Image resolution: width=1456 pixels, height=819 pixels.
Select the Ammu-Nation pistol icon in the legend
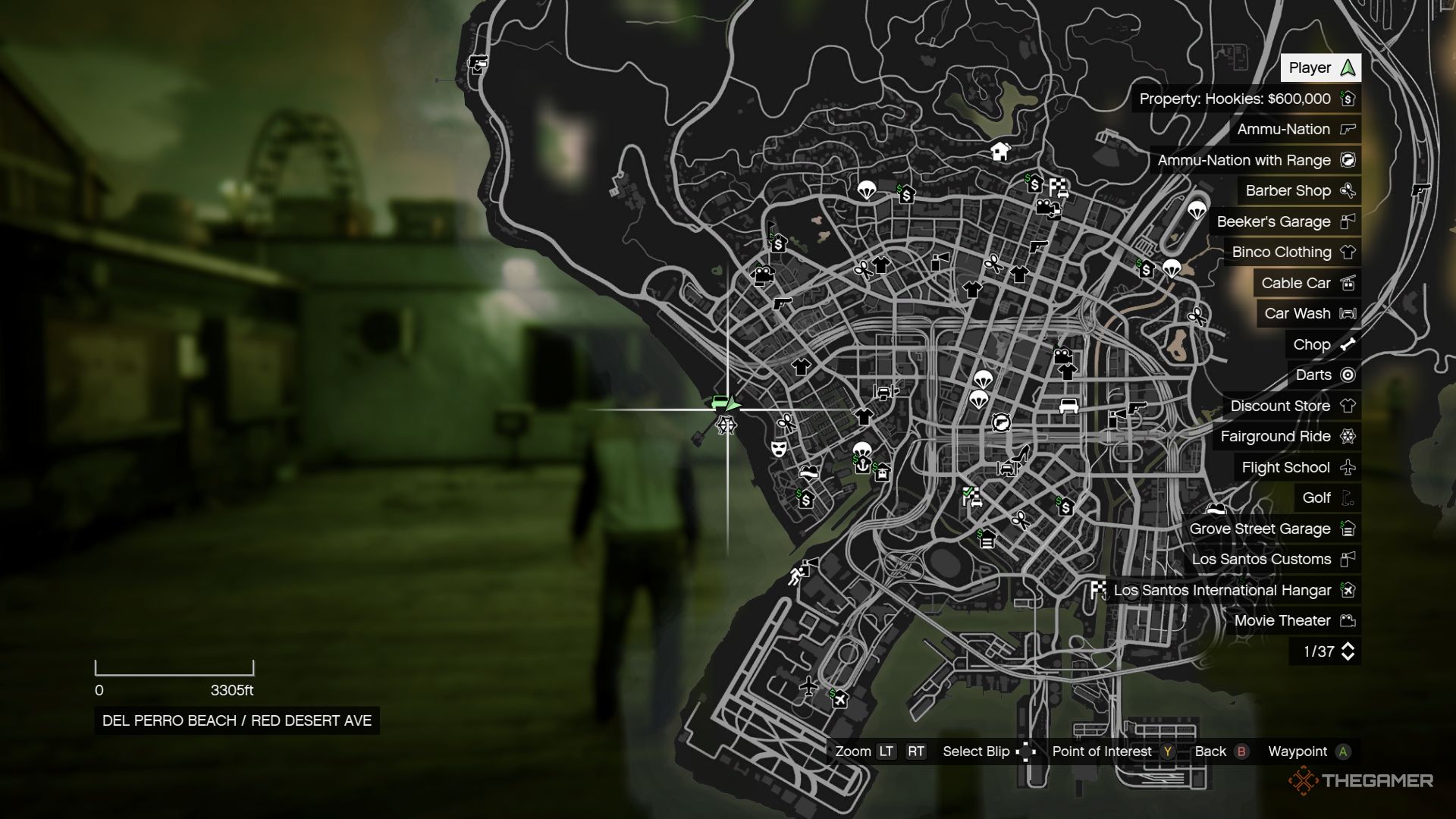[x=1349, y=129]
